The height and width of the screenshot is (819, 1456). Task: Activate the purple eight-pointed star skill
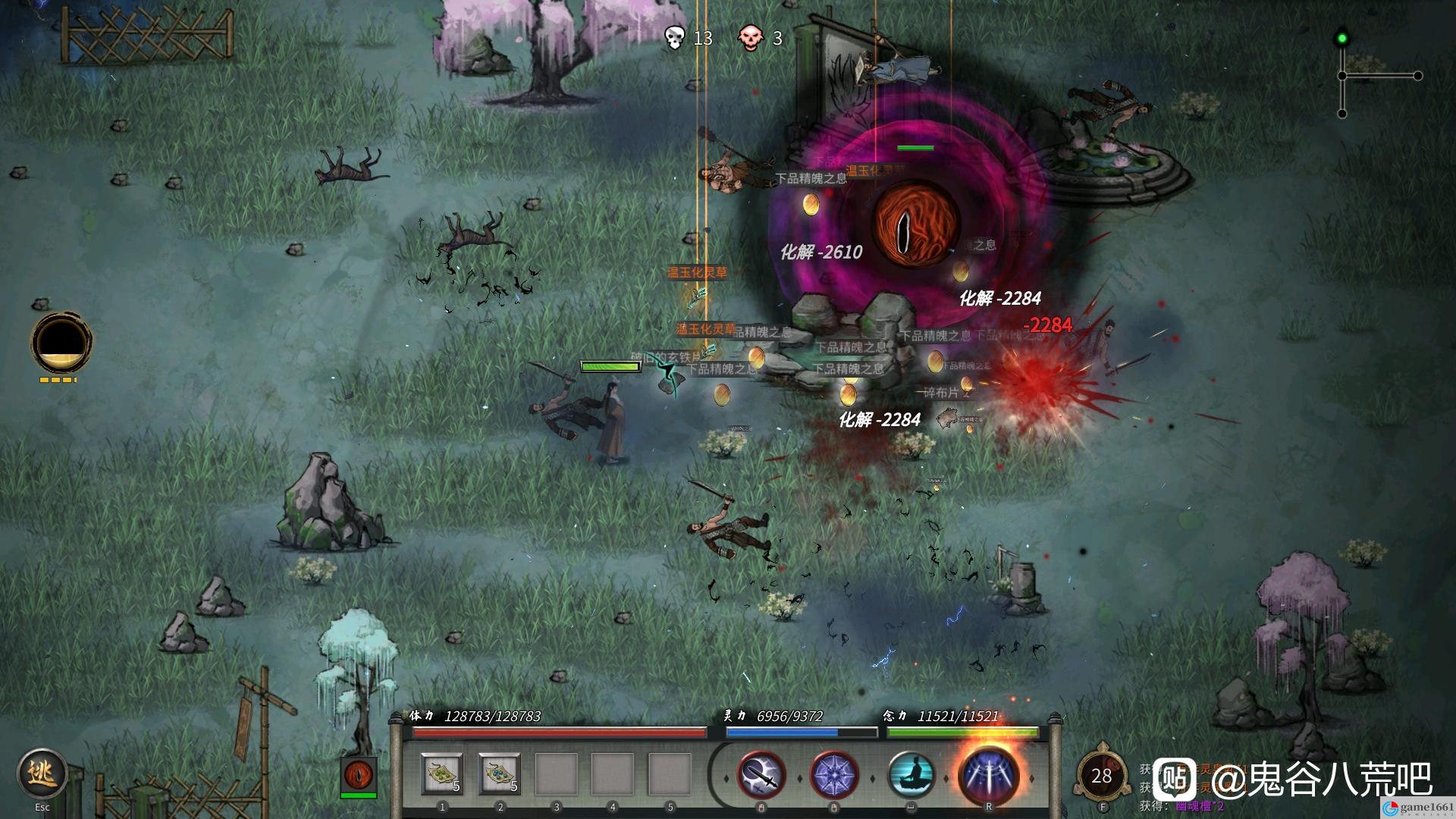coord(834,776)
